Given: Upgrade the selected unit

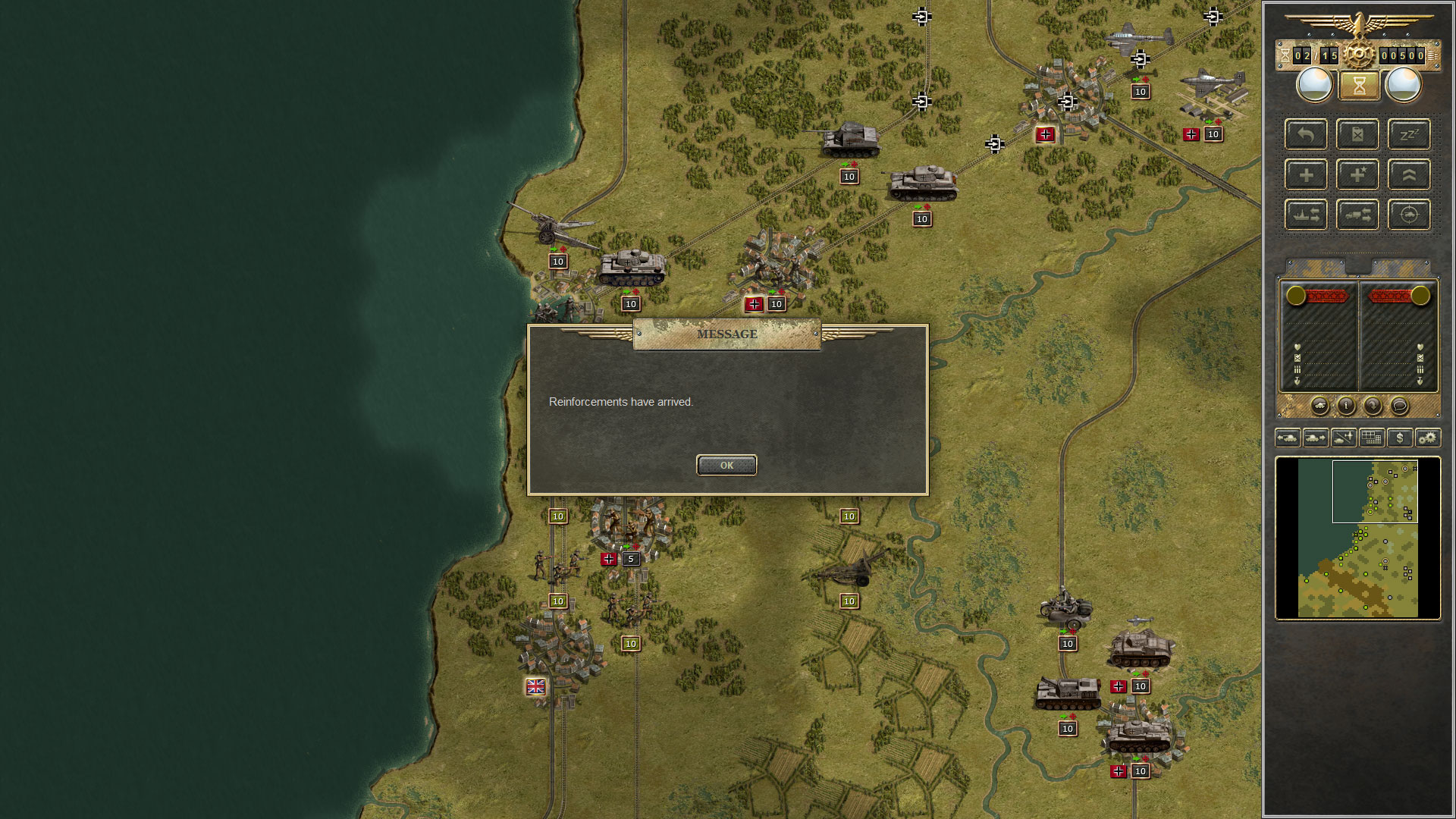Looking at the screenshot, I should coord(1409,174).
